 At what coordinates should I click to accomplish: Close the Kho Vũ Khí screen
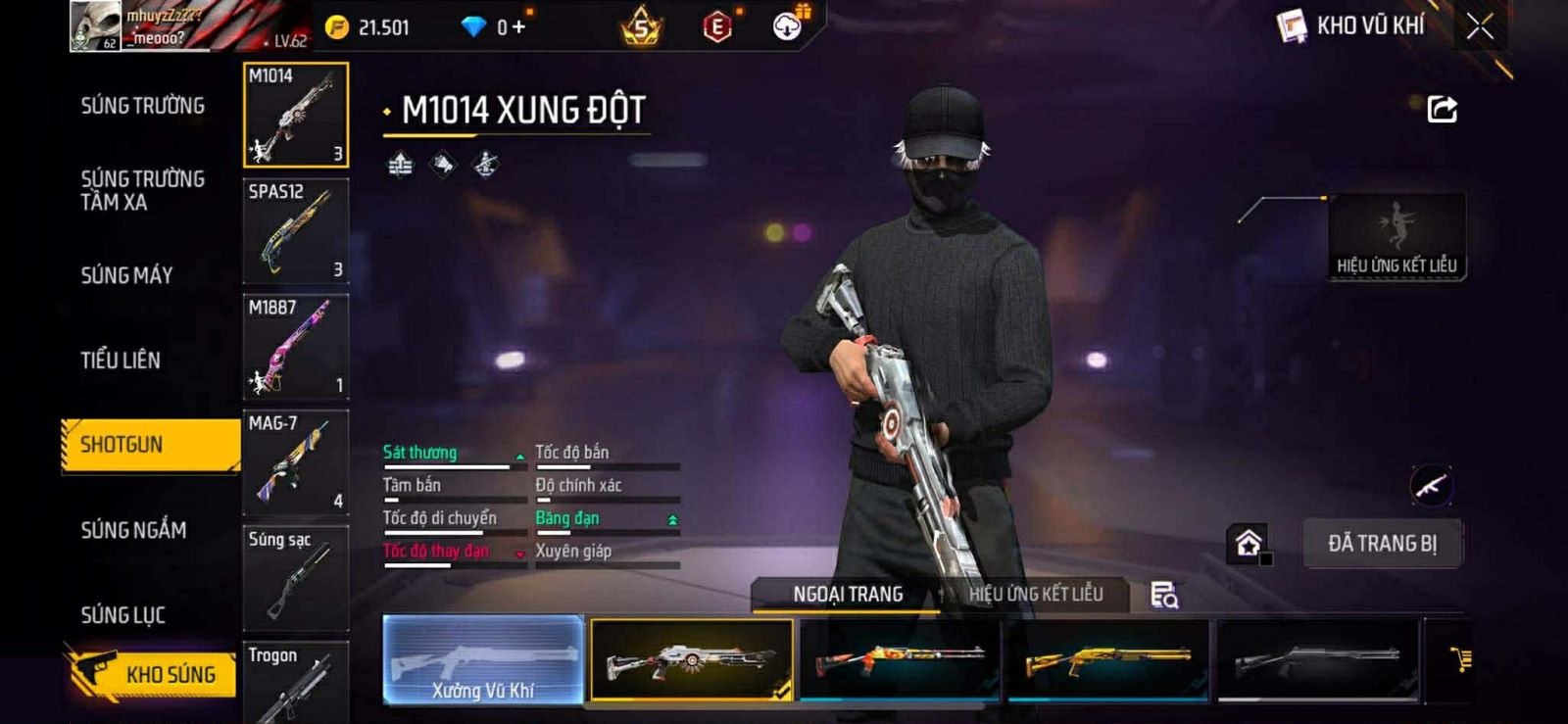coord(1480,26)
